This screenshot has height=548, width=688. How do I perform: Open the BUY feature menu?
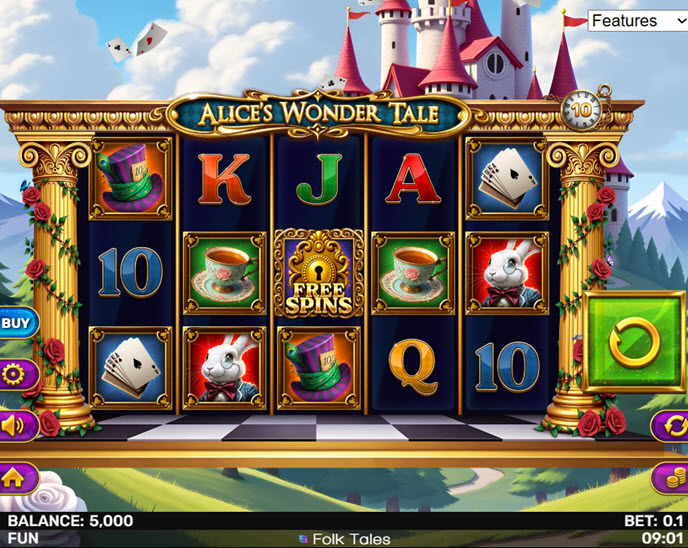15,323
